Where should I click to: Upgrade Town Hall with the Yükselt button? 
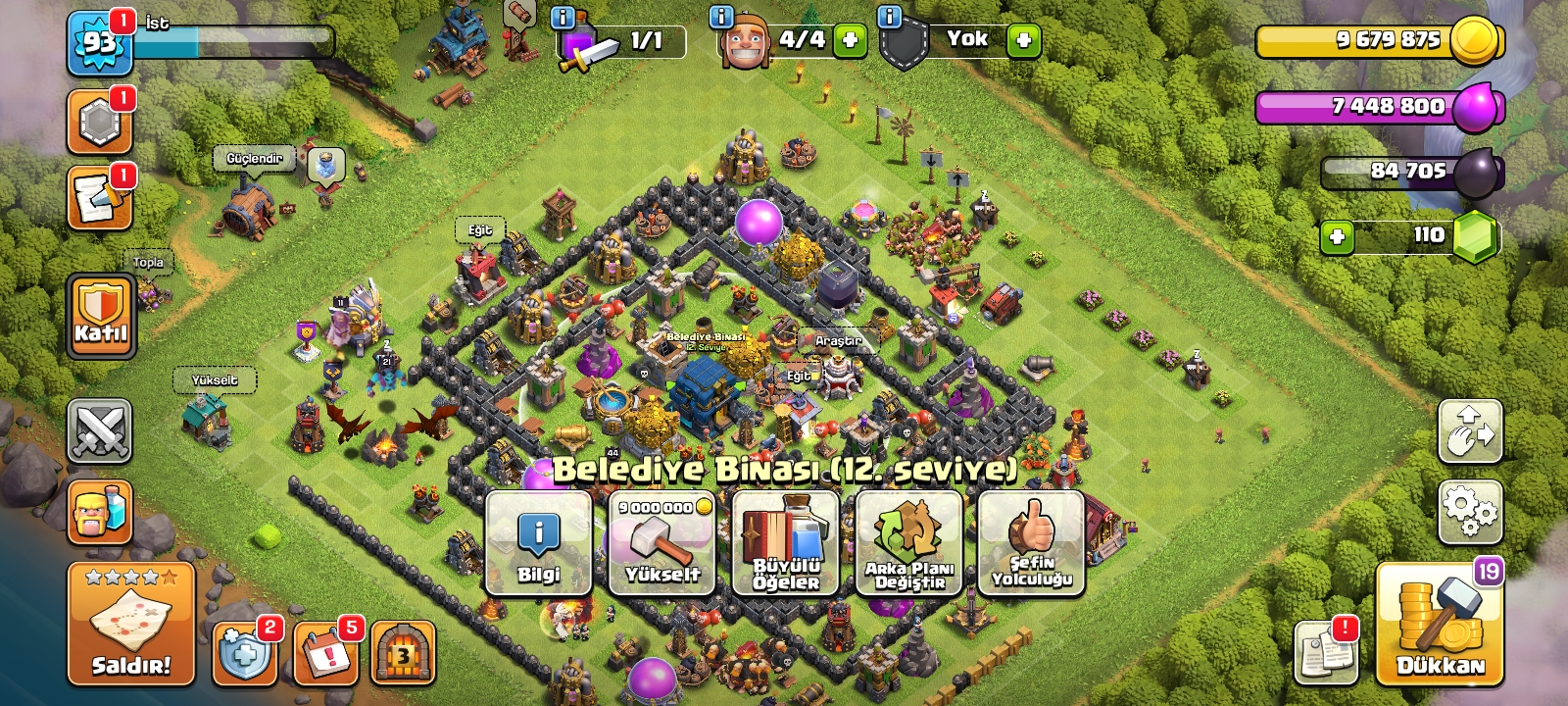[661, 543]
